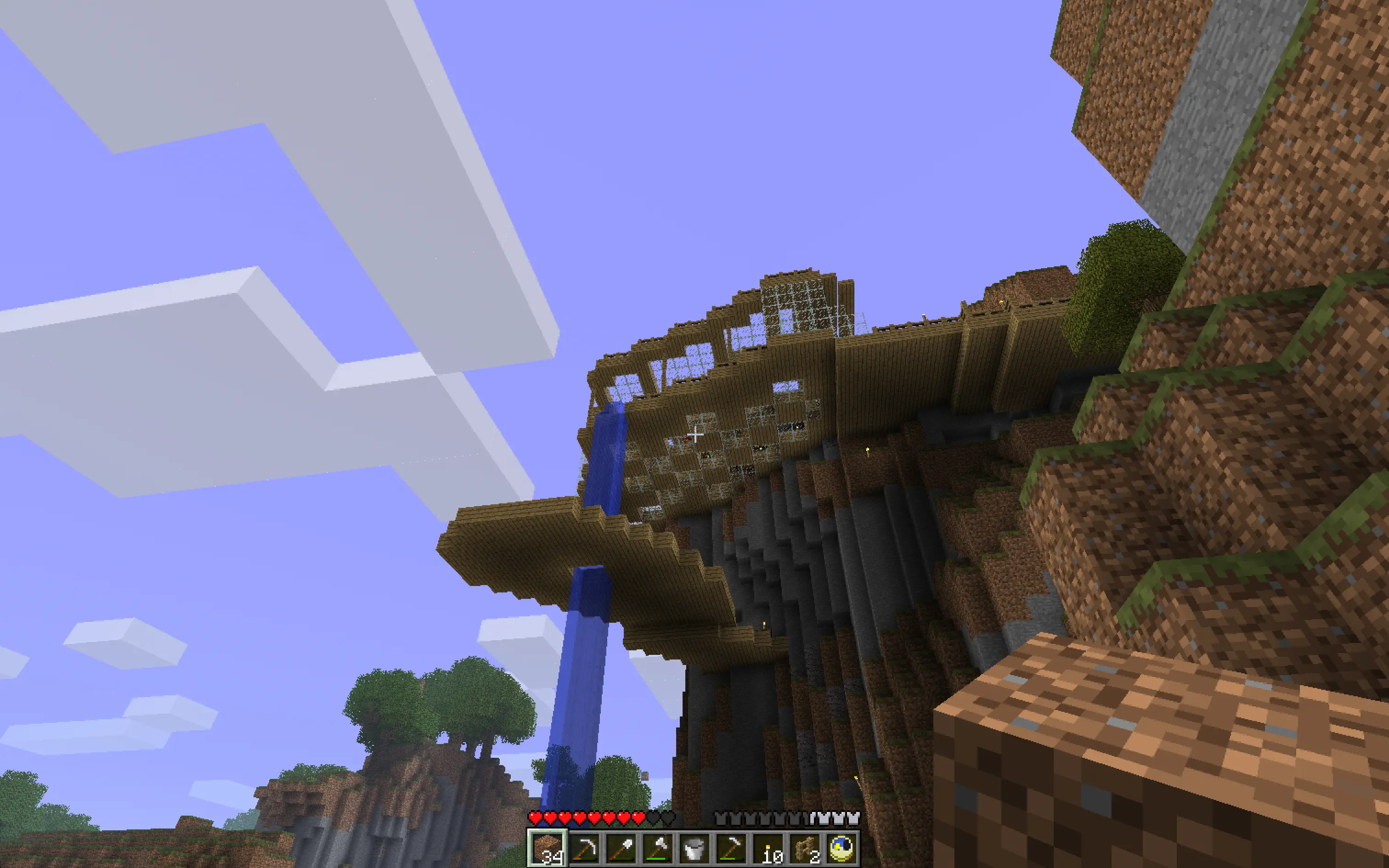The height and width of the screenshot is (868, 1389).
Task: Select the ladders stack of 2
Action: (x=806, y=848)
